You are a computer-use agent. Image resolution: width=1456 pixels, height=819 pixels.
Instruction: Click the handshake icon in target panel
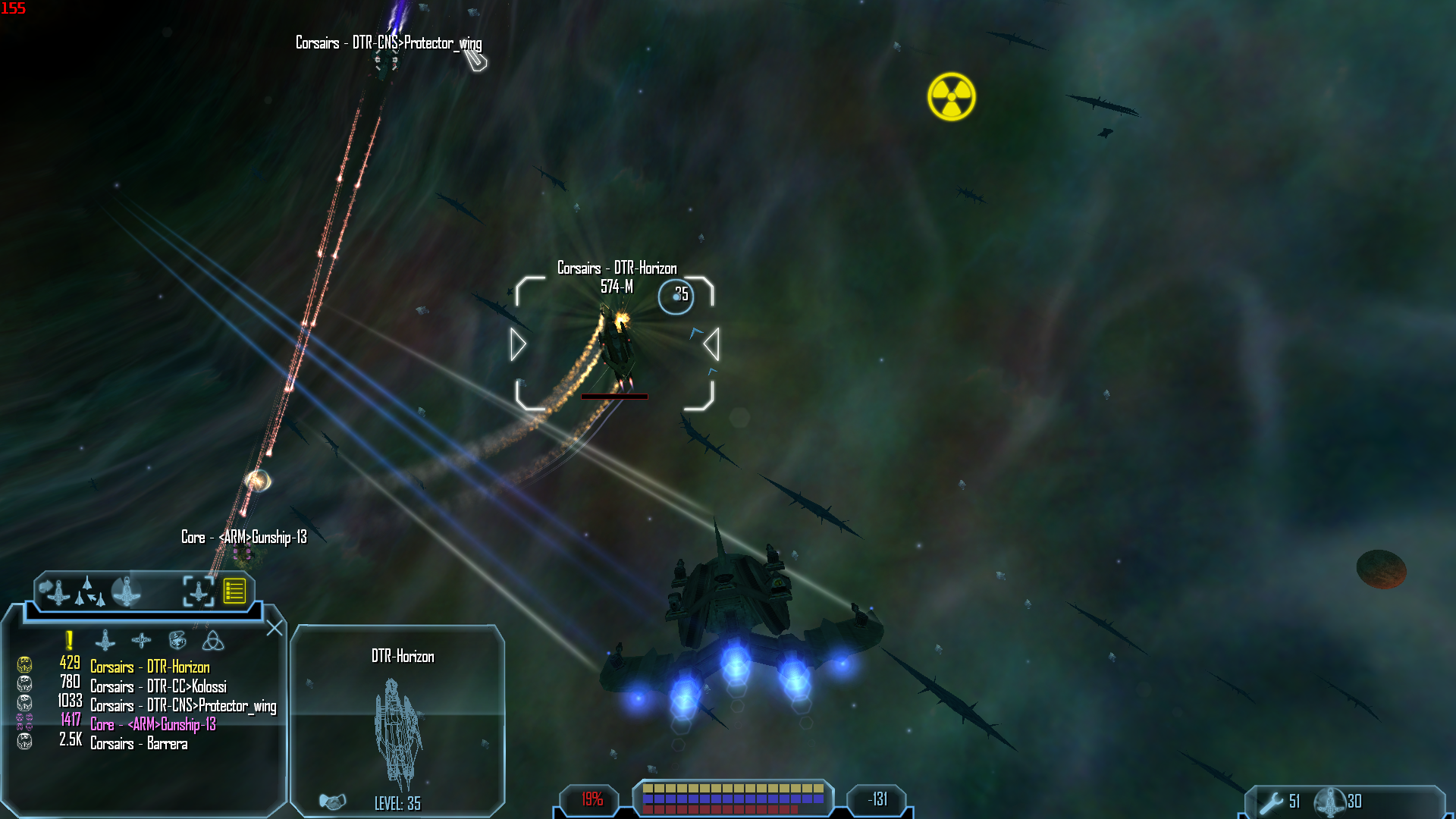tap(332, 801)
